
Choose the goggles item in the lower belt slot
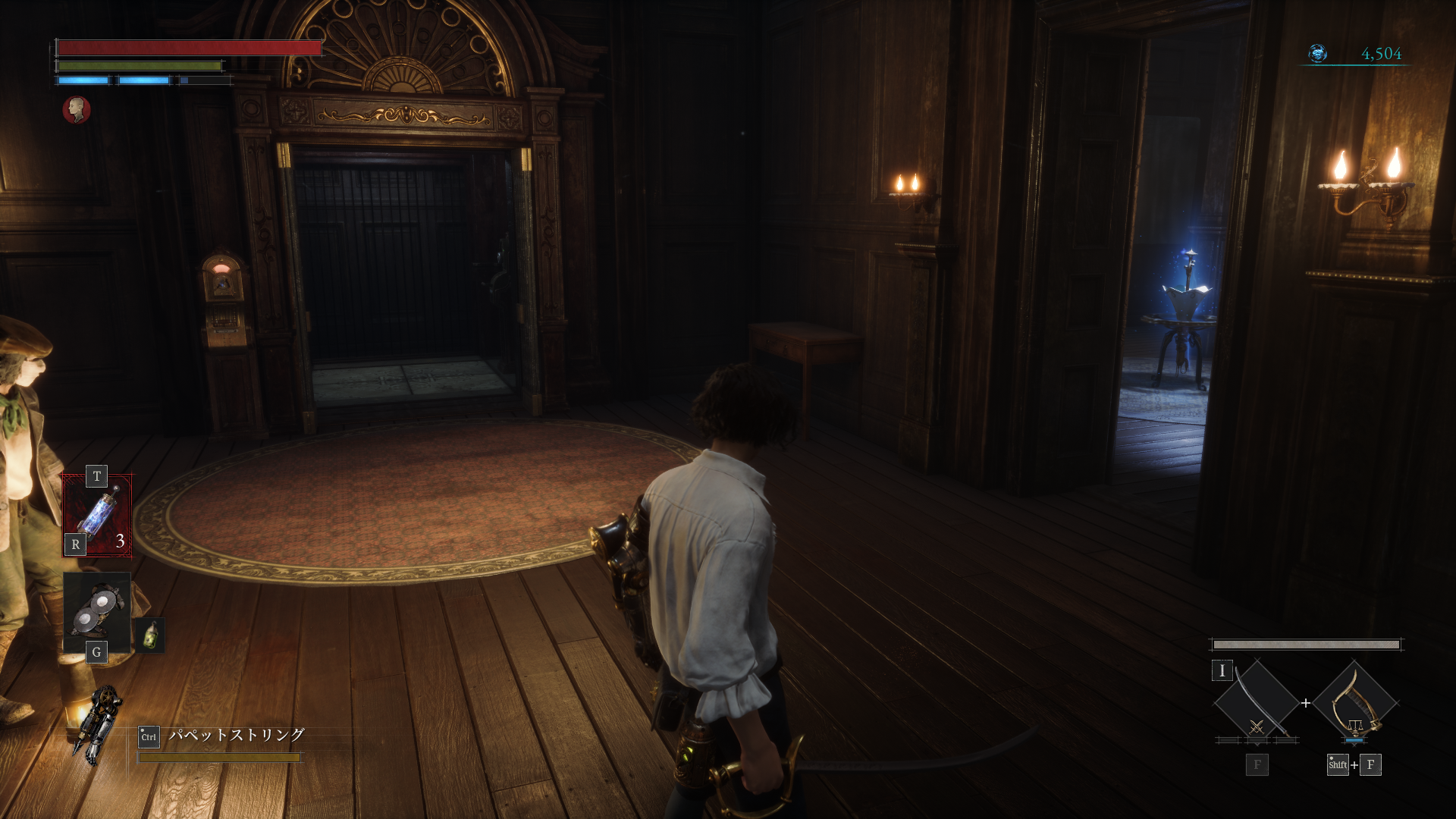[97, 612]
